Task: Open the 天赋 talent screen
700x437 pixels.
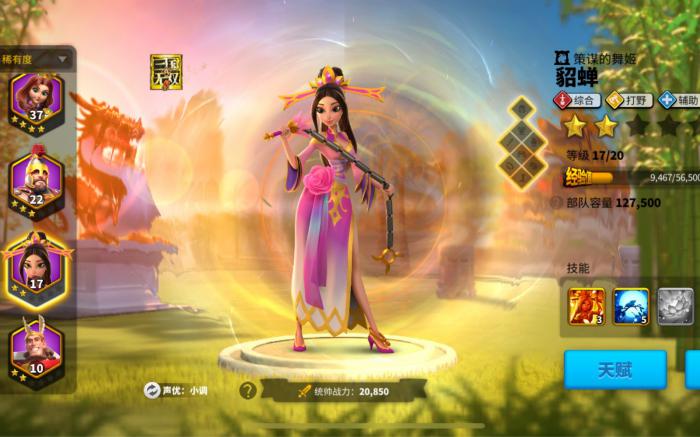Action: 614,369
